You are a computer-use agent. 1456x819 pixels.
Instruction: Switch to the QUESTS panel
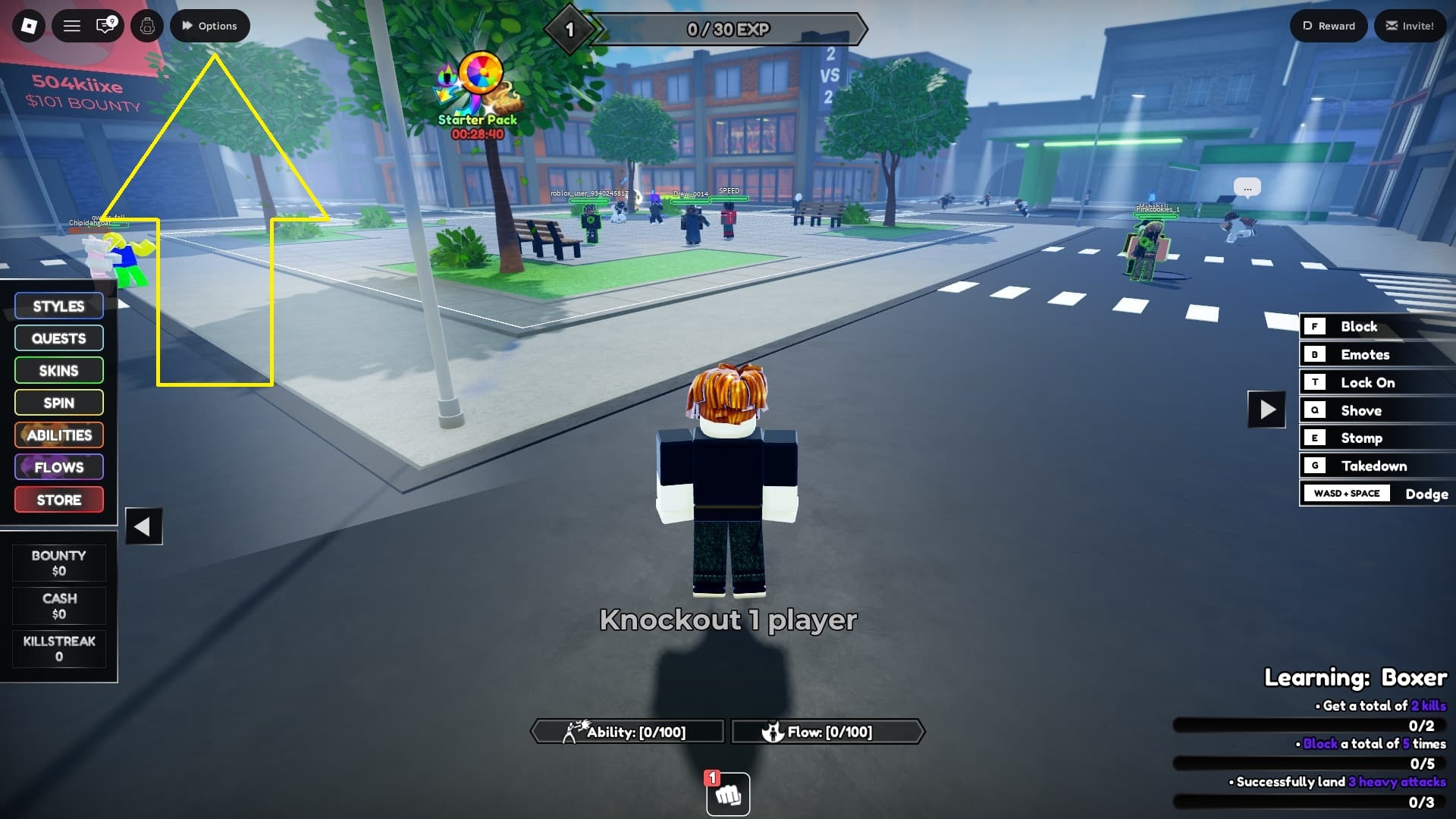58,338
